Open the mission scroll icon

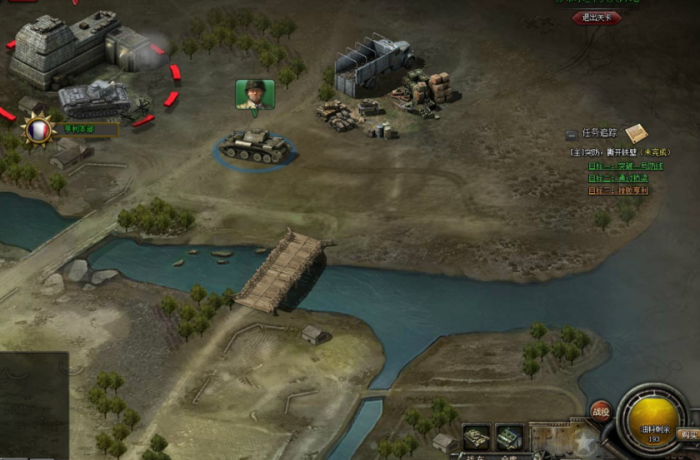pyautogui.click(x=636, y=132)
